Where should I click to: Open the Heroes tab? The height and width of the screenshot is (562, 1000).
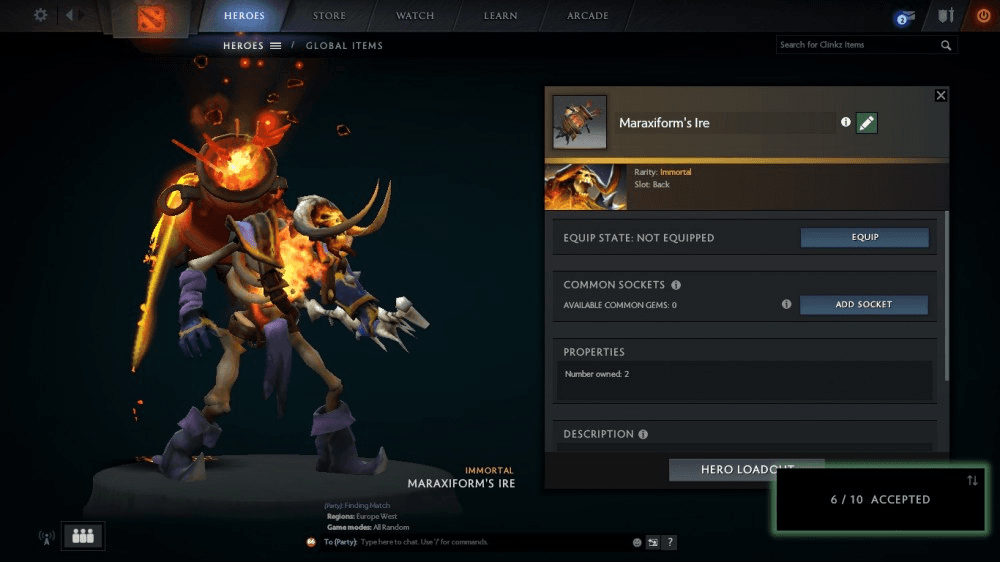pos(244,16)
